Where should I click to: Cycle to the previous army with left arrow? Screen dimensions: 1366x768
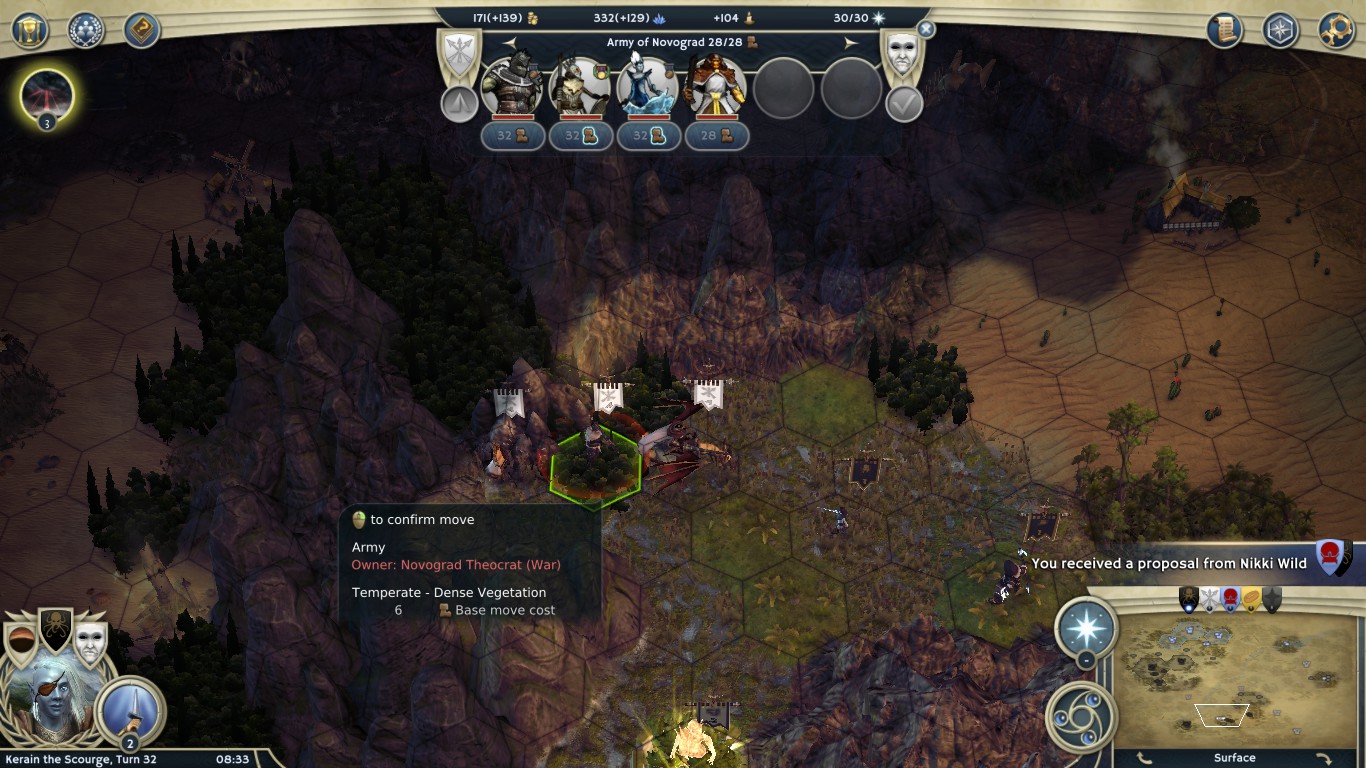pyautogui.click(x=509, y=43)
